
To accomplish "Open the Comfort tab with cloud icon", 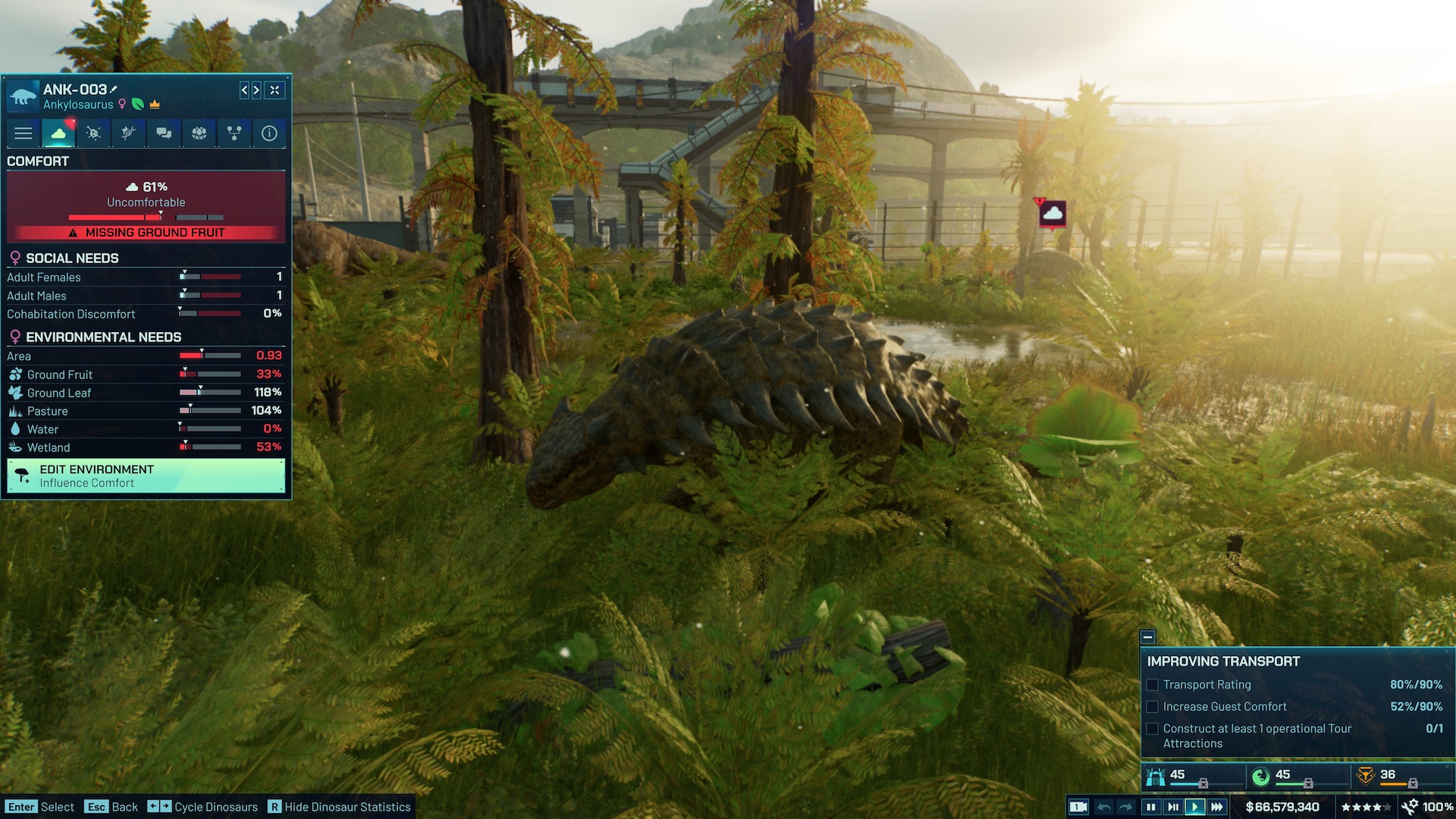I will (x=58, y=133).
